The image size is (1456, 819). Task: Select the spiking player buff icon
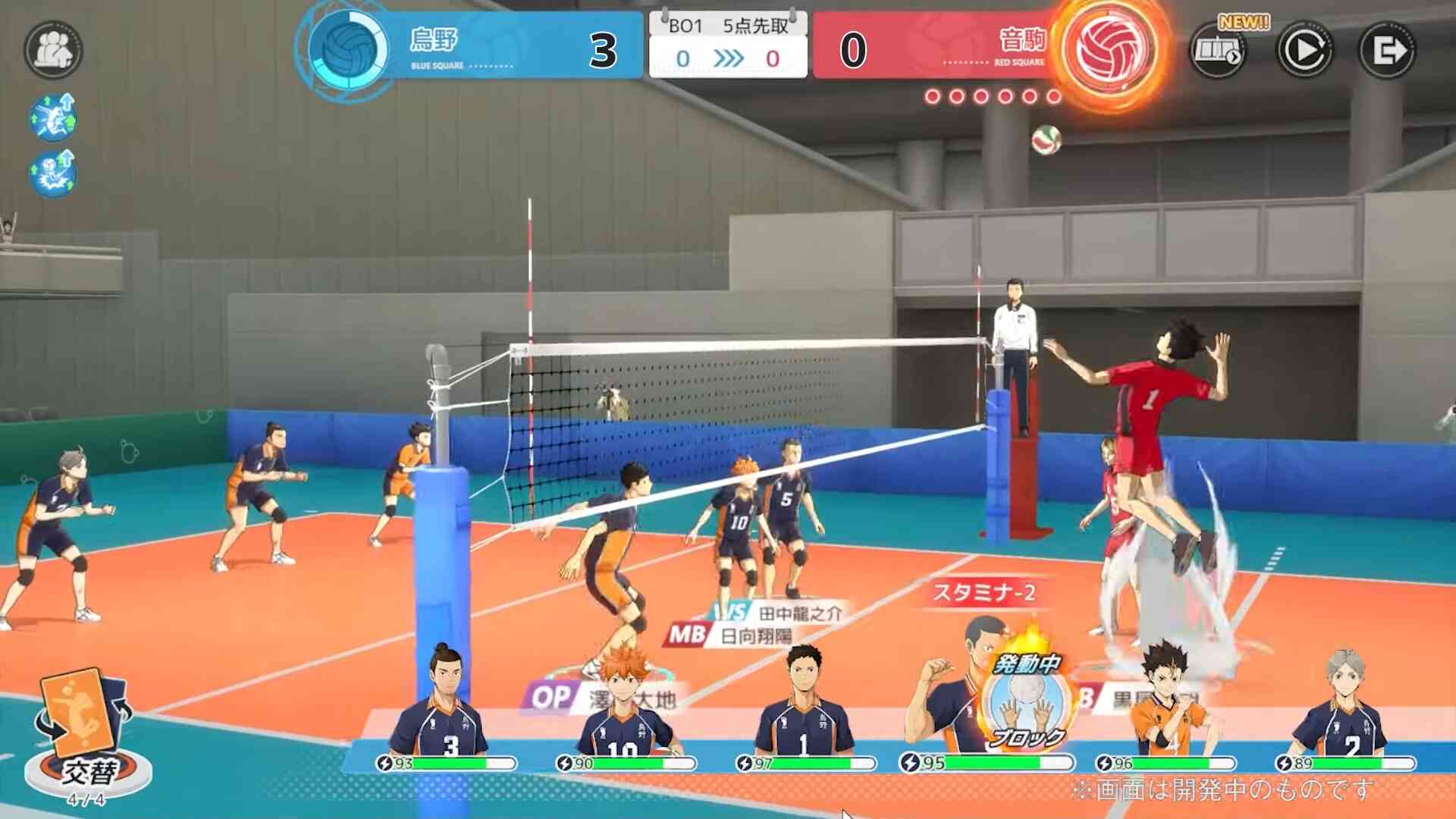(53, 117)
